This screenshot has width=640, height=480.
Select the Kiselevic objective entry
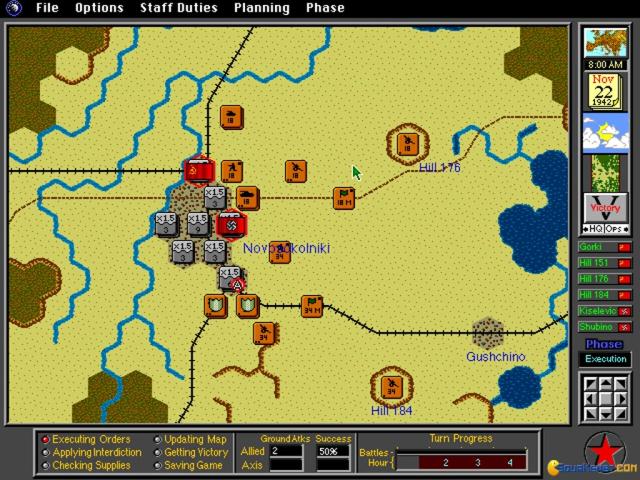point(605,310)
